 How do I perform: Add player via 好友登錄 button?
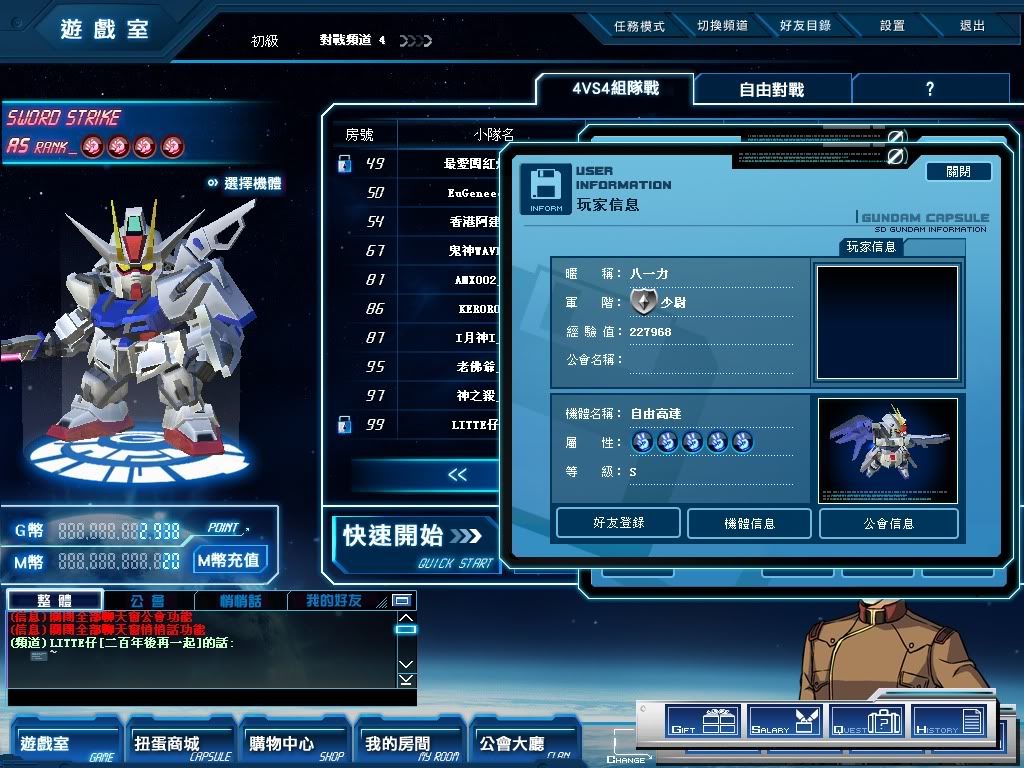pyautogui.click(x=618, y=523)
